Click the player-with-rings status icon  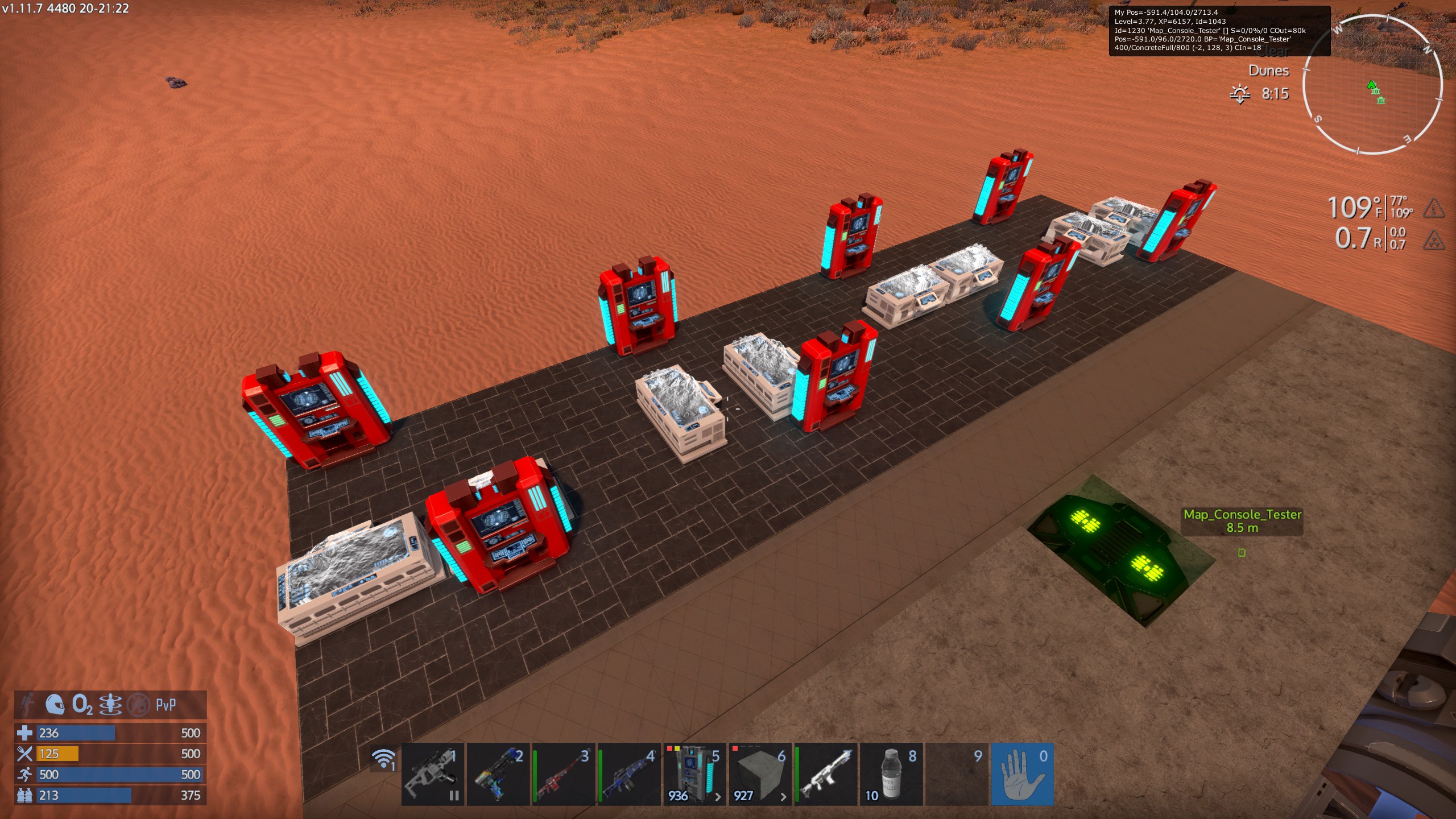click(110, 705)
